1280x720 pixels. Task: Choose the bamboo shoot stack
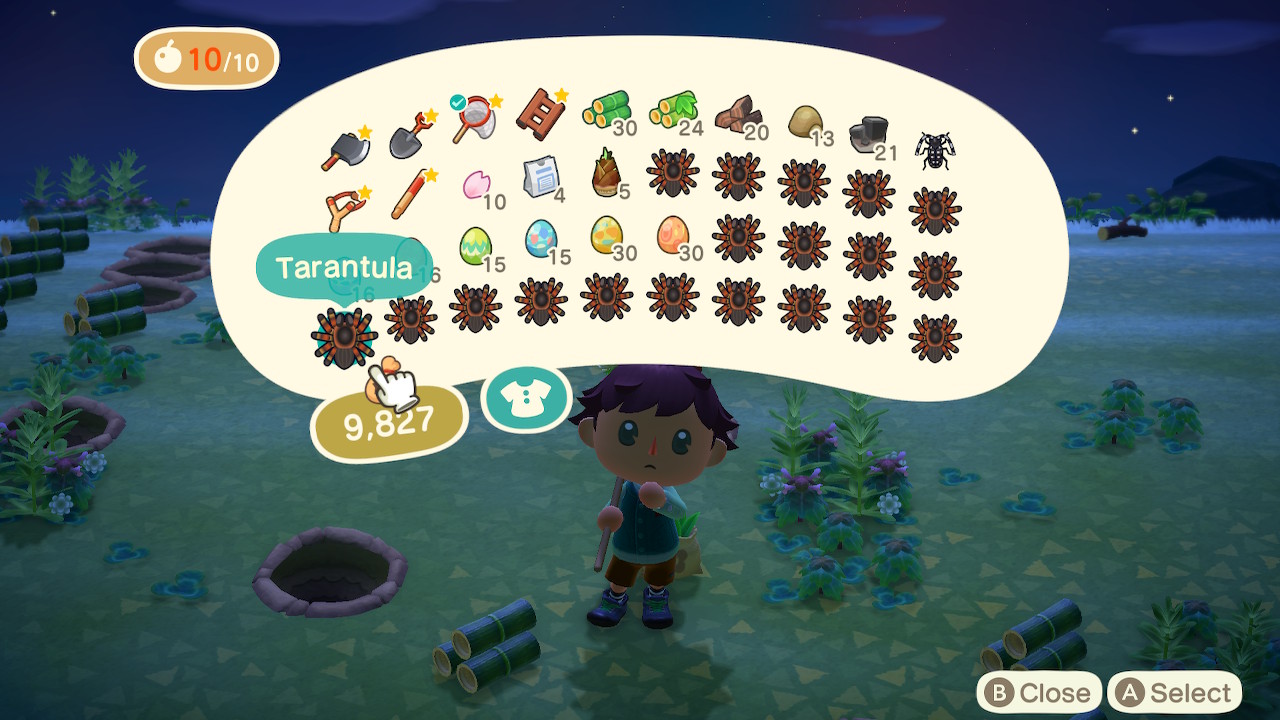click(x=606, y=172)
